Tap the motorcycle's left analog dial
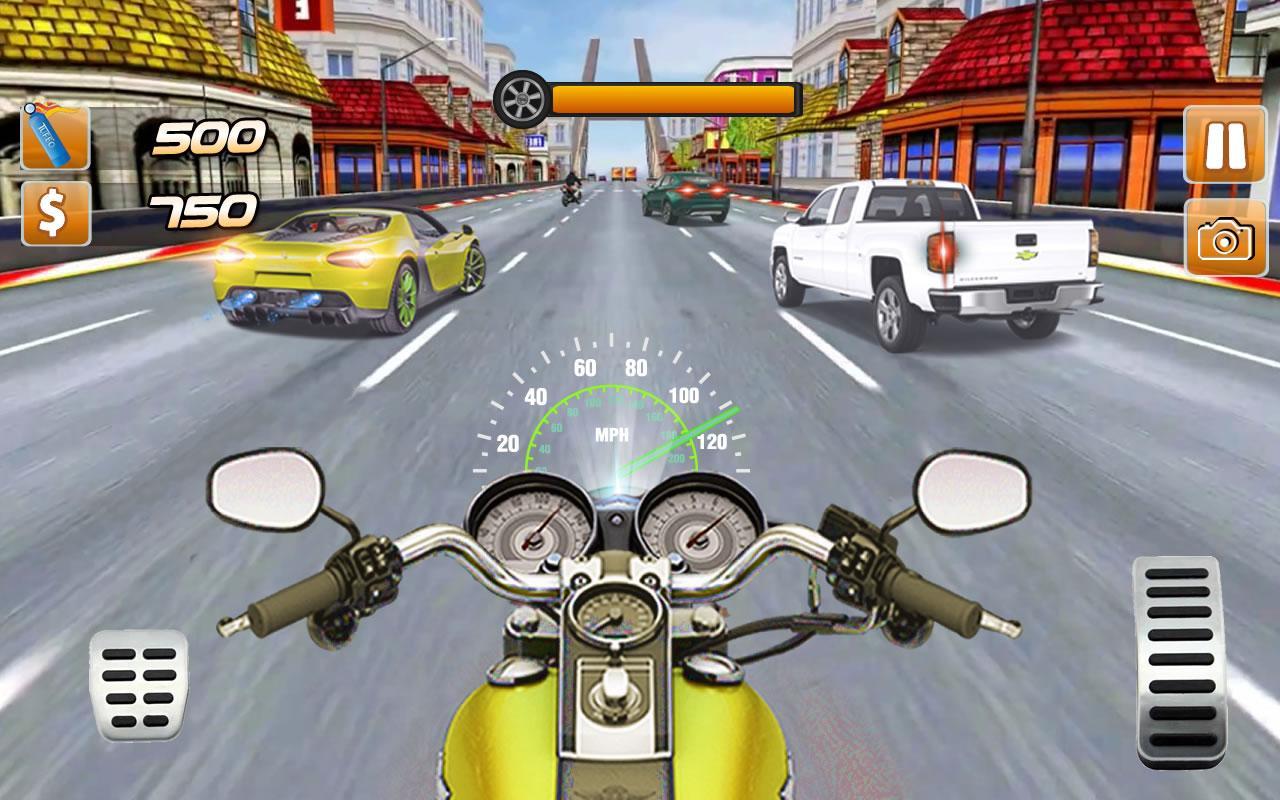 [530, 527]
